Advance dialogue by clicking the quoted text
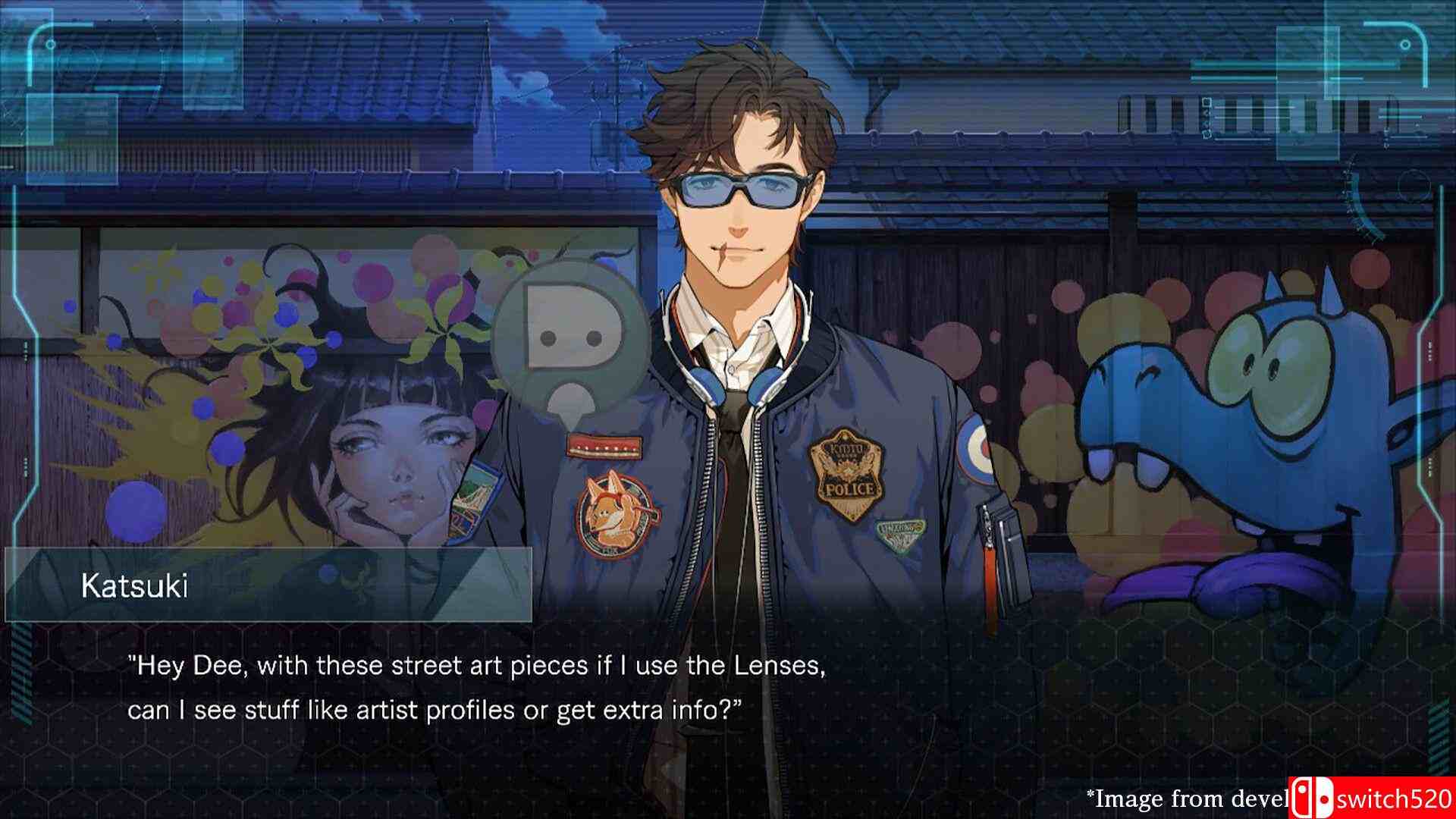This screenshot has width=1456, height=819. click(478, 686)
